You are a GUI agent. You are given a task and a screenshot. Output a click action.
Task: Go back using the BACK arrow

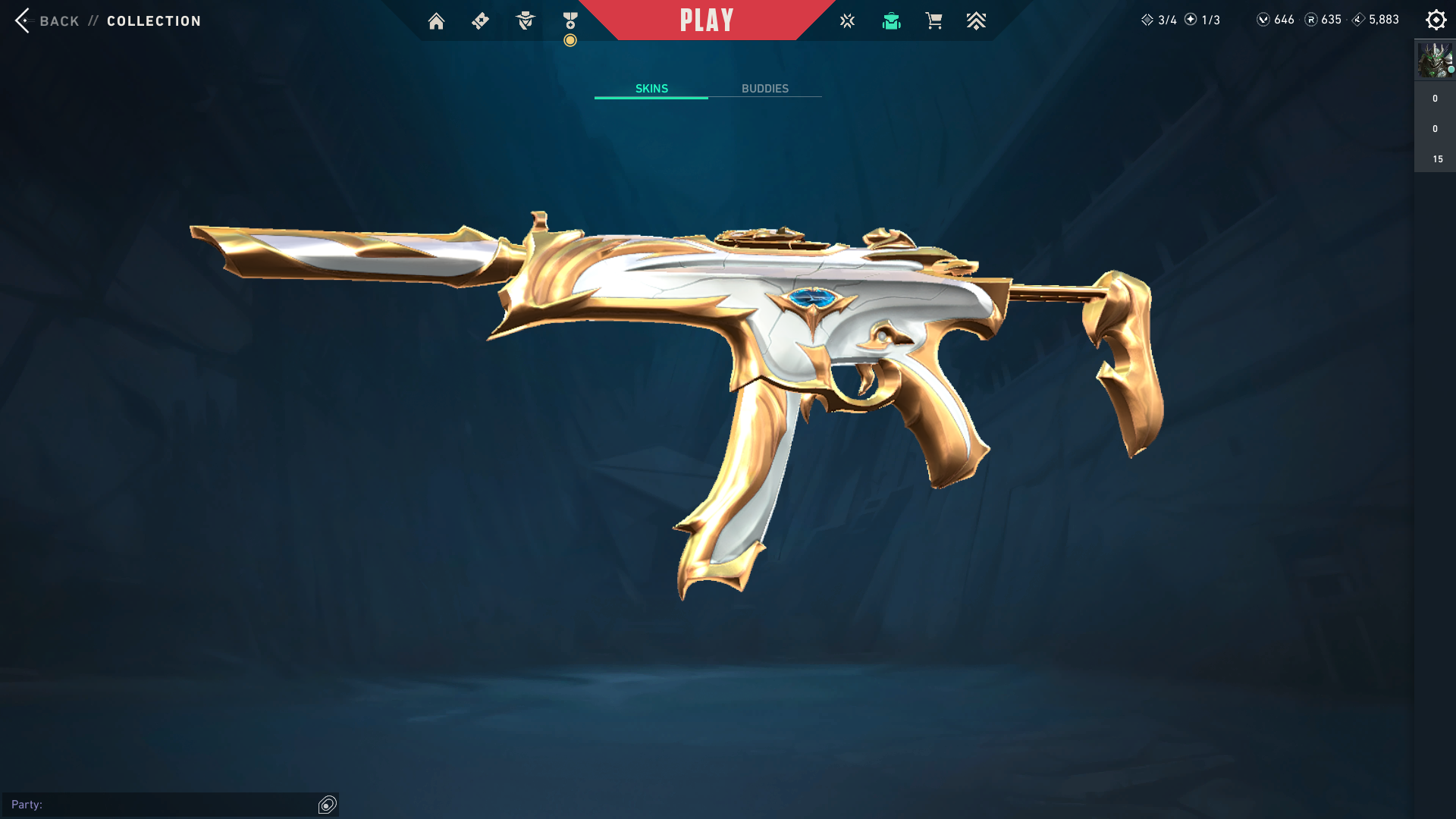click(23, 20)
